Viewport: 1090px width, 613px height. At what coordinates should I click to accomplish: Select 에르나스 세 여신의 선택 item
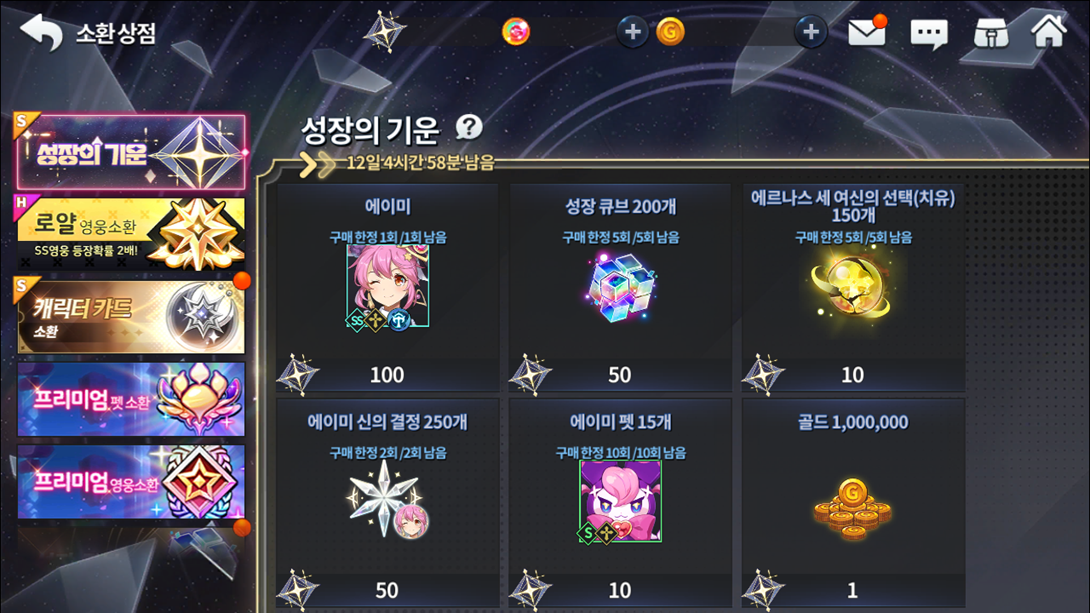(x=852, y=286)
